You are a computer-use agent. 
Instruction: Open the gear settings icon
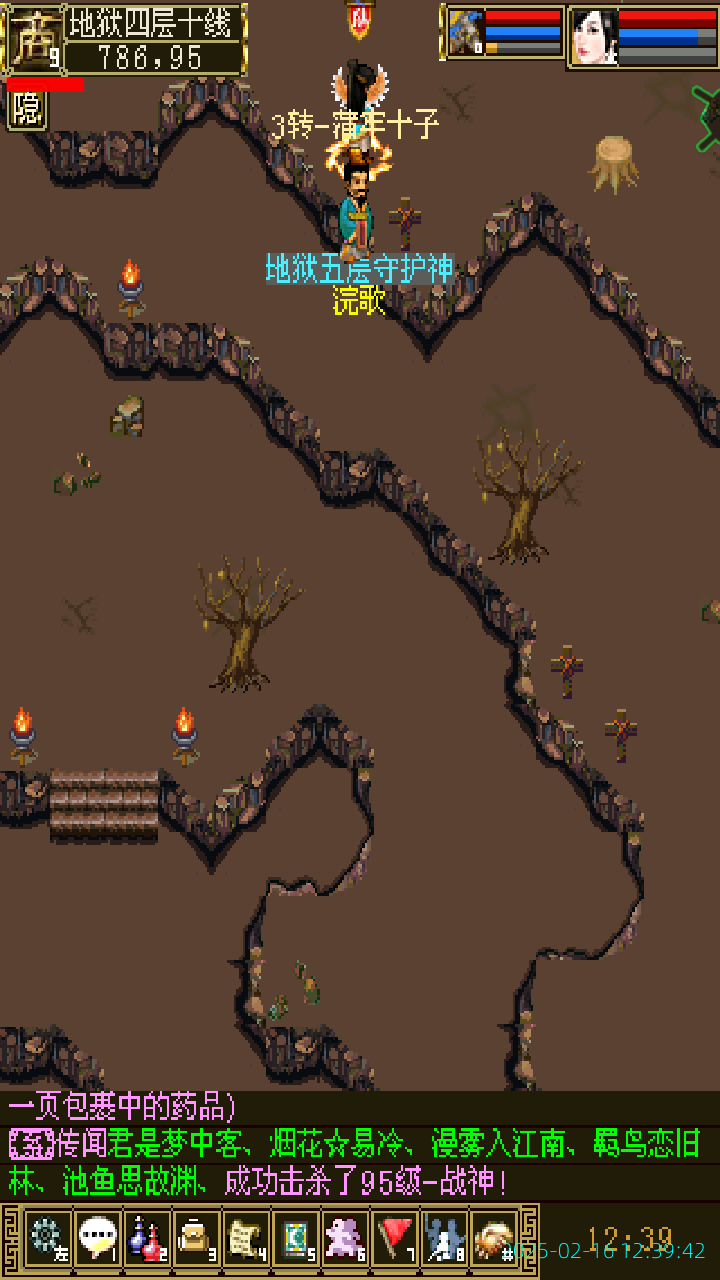click(47, 1238)
